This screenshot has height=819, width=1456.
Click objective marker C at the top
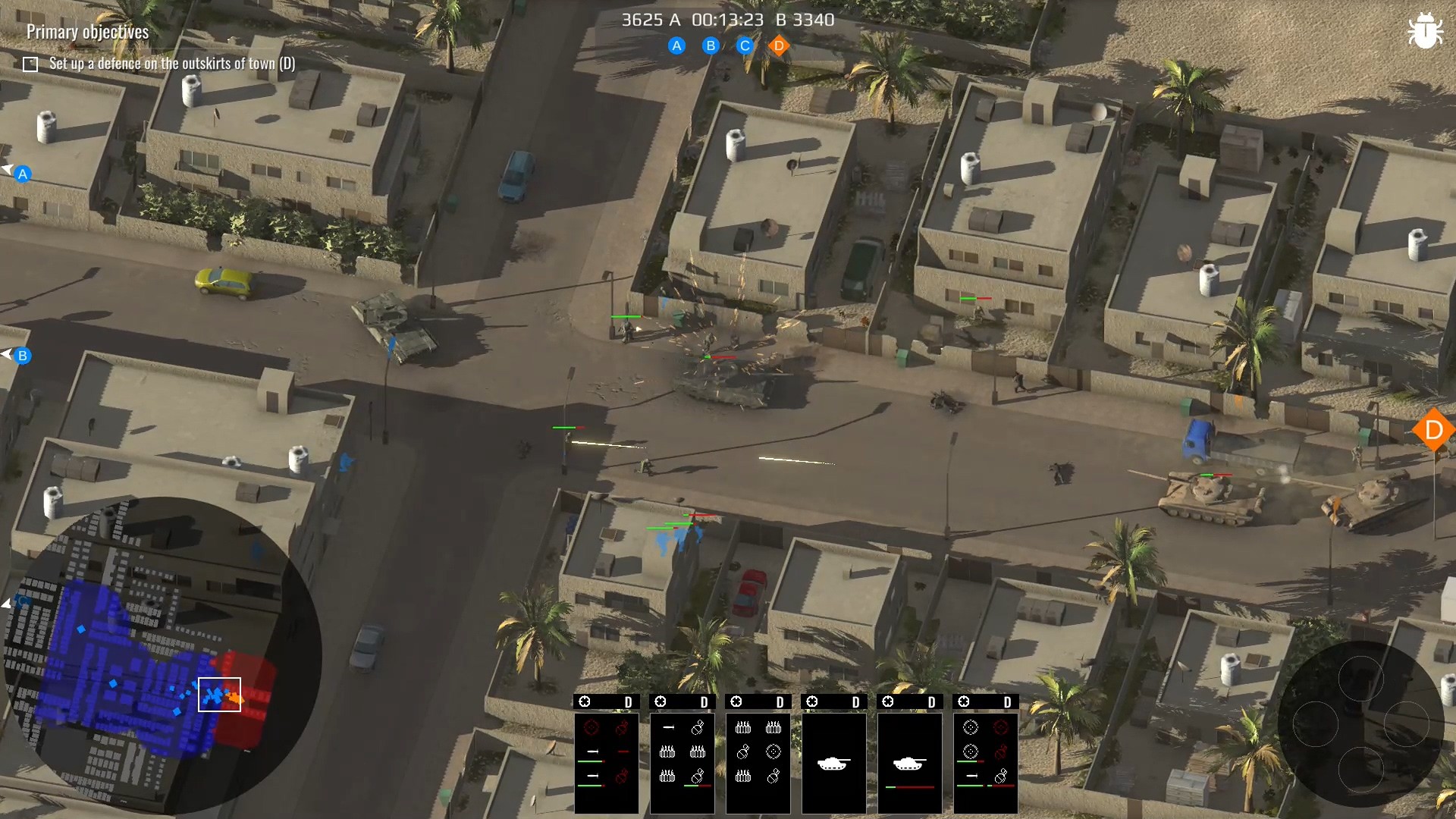point(745,46)
